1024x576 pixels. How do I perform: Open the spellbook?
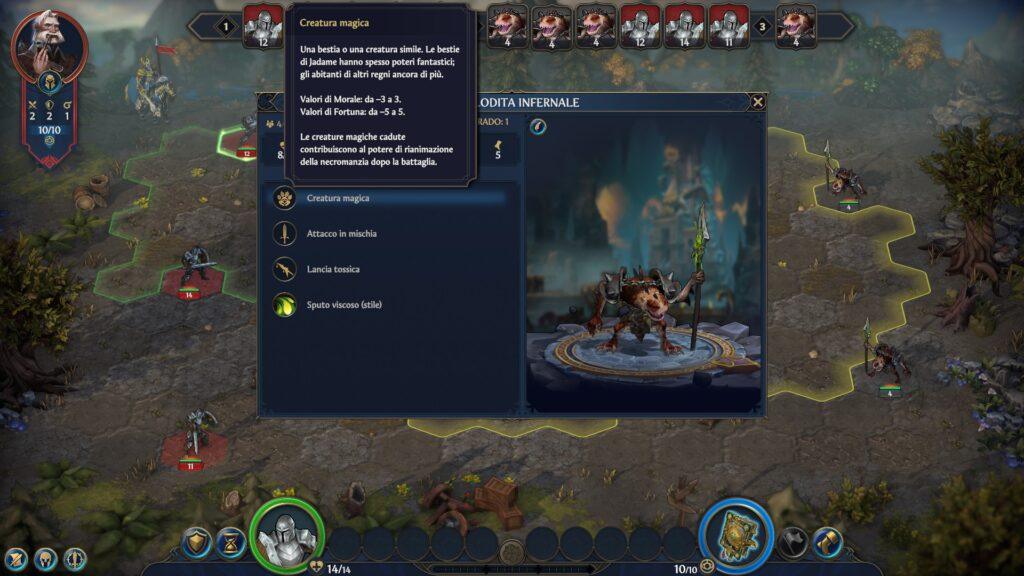coord(736,534)
